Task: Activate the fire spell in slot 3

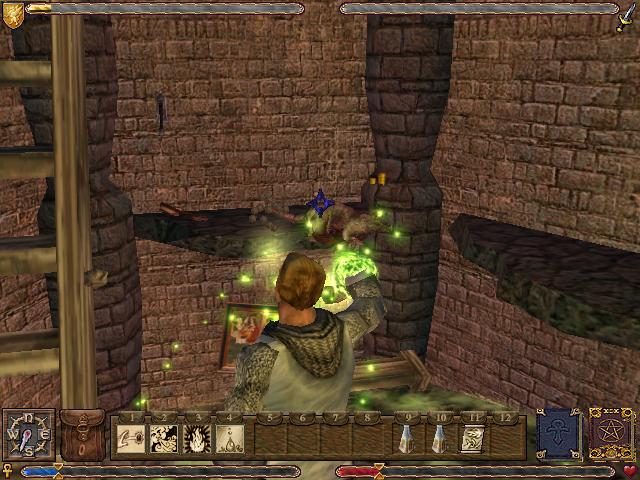Action: click(x=197, y=438)
